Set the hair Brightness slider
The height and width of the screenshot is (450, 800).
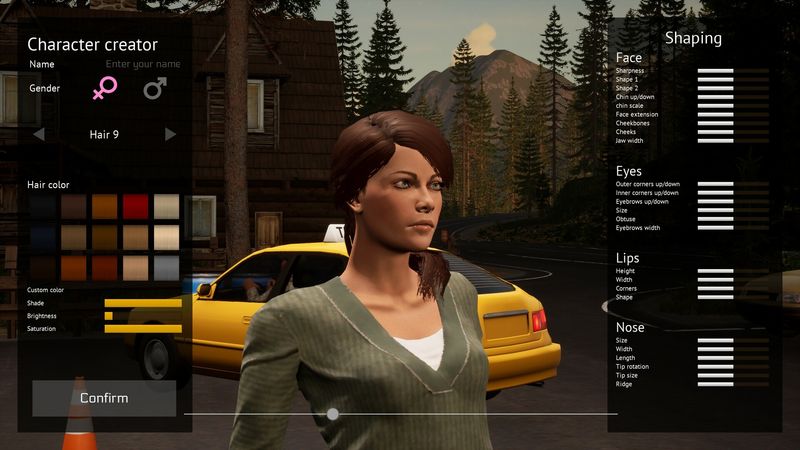pyautogui.click(x=143, y=316)
